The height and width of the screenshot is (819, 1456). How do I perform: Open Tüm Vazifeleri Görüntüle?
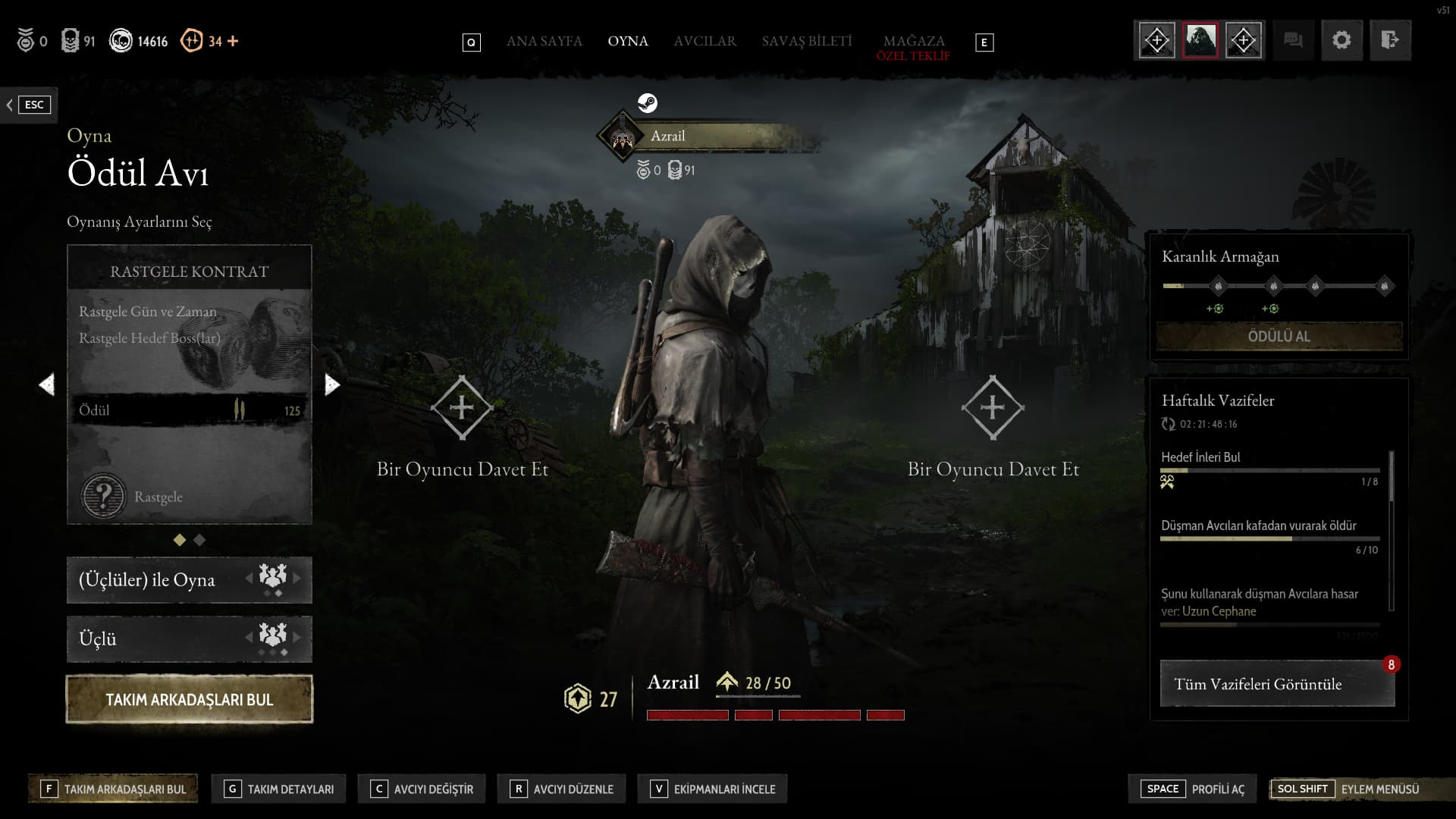point(1277,684)
